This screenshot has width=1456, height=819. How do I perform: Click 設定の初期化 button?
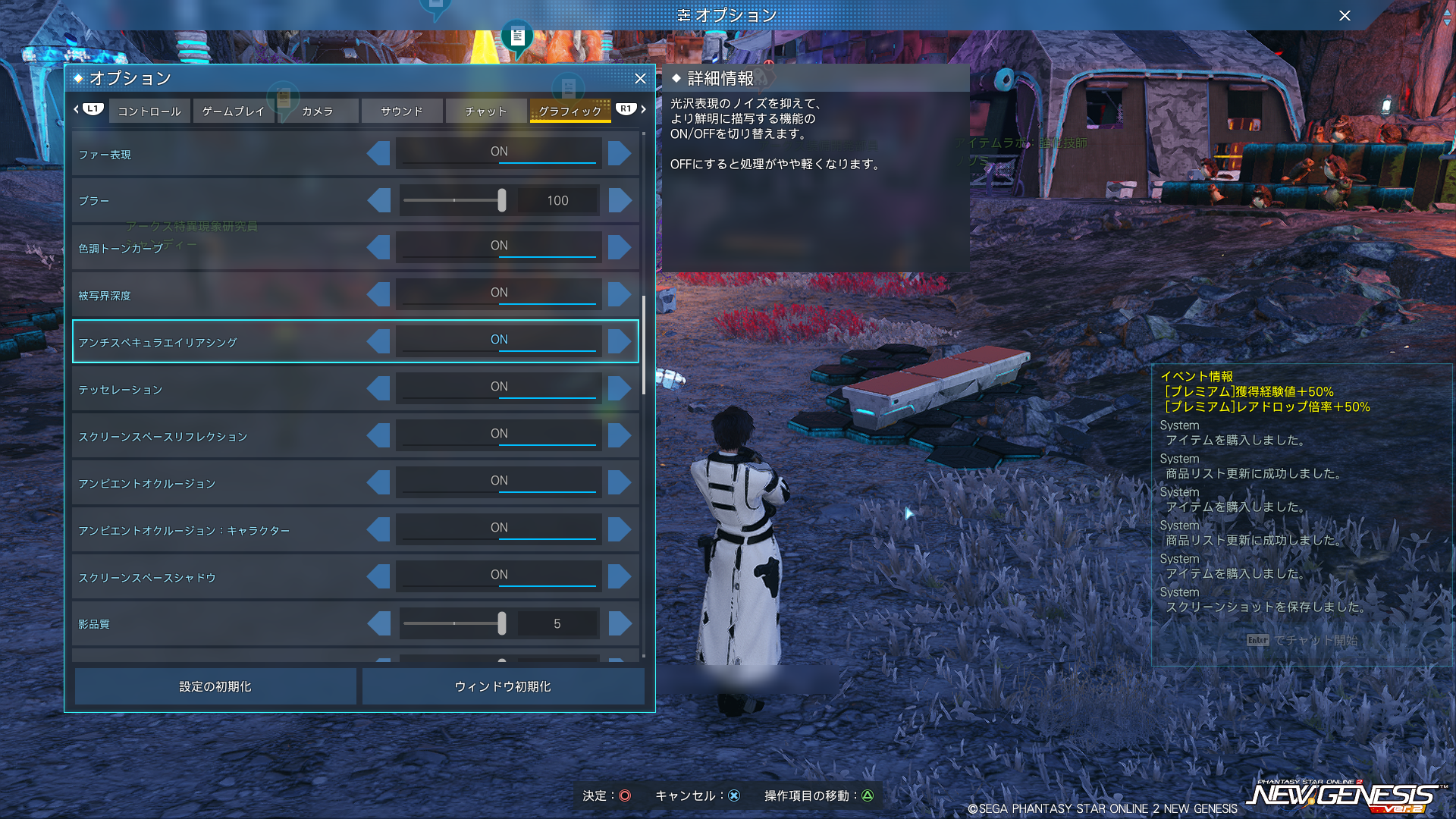(x=215, y=686)
